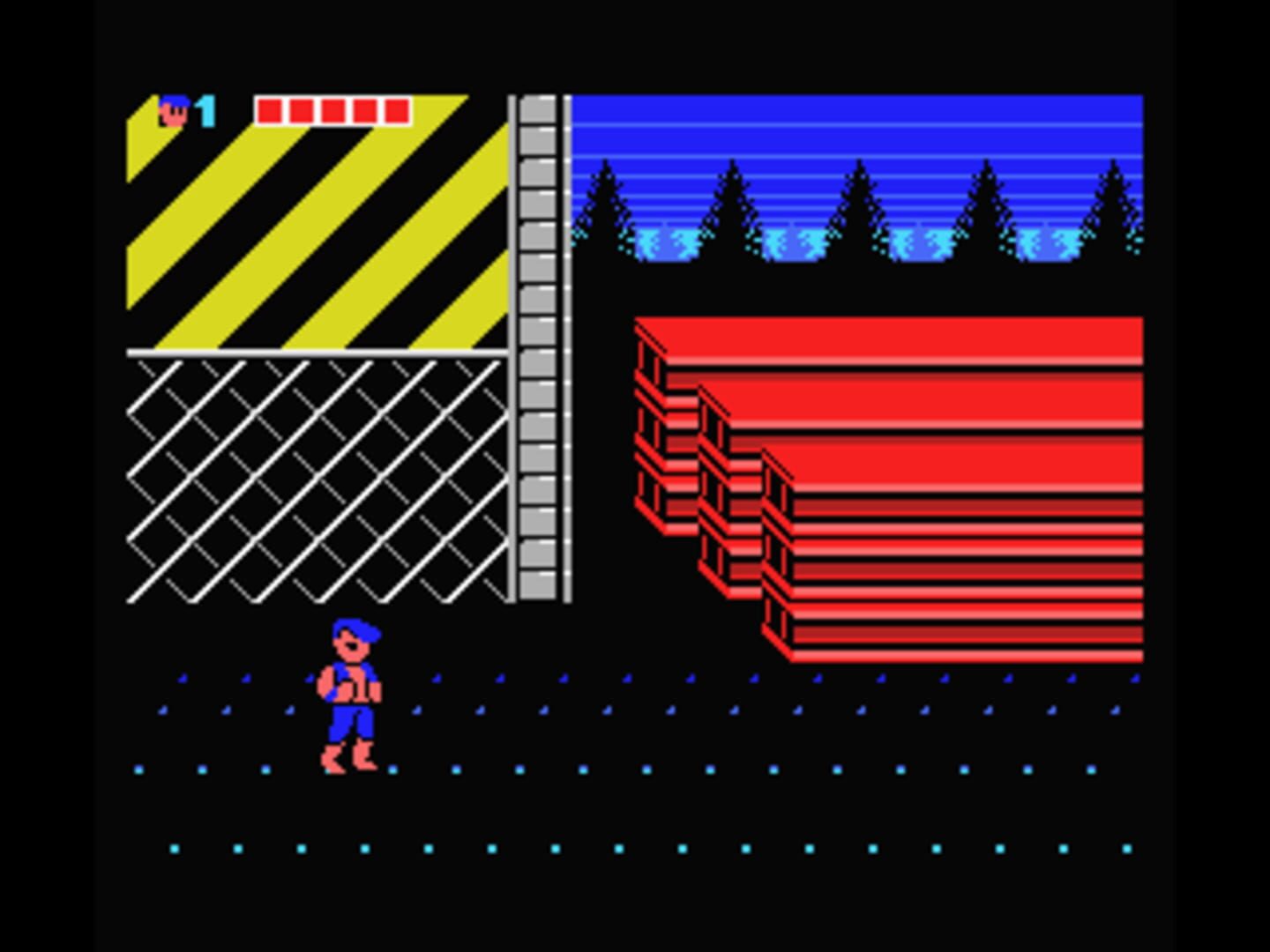Image resolution: width=1270 pixels, height=952 pixels.
Task: Click the player's face icon in the HUD
Action: 173,109
